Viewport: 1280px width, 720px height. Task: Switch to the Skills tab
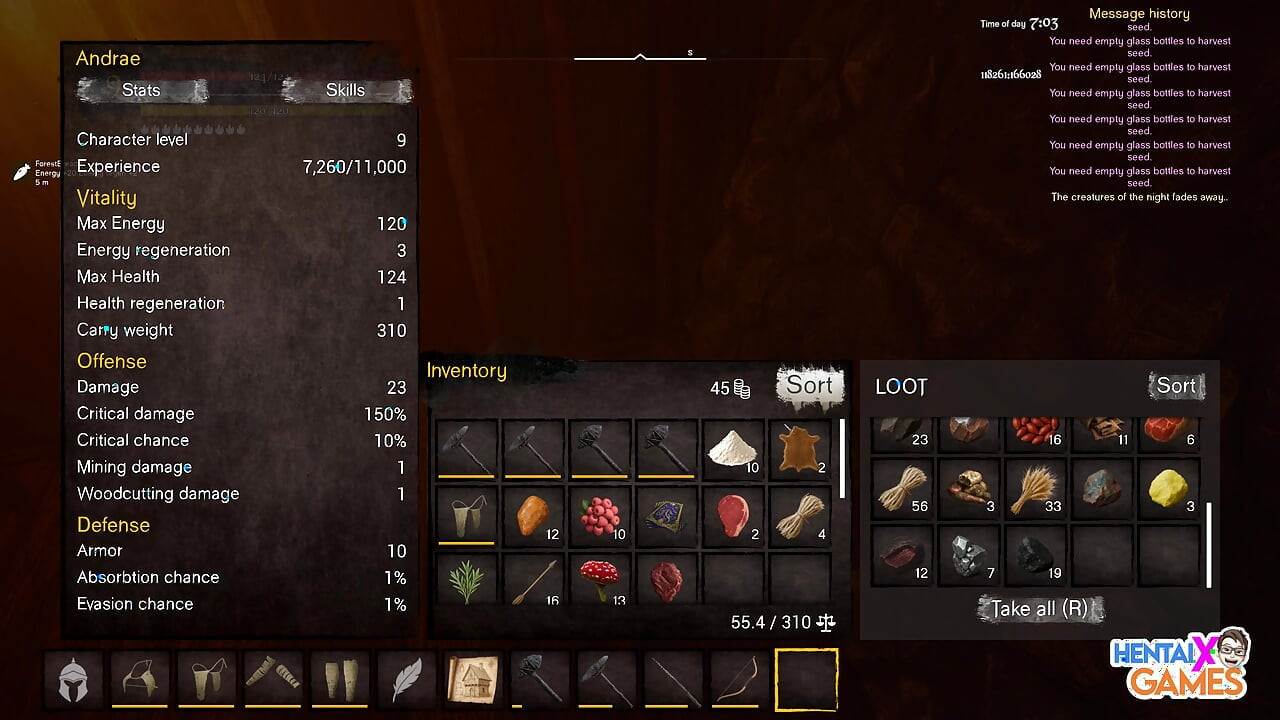coord(345,90)
